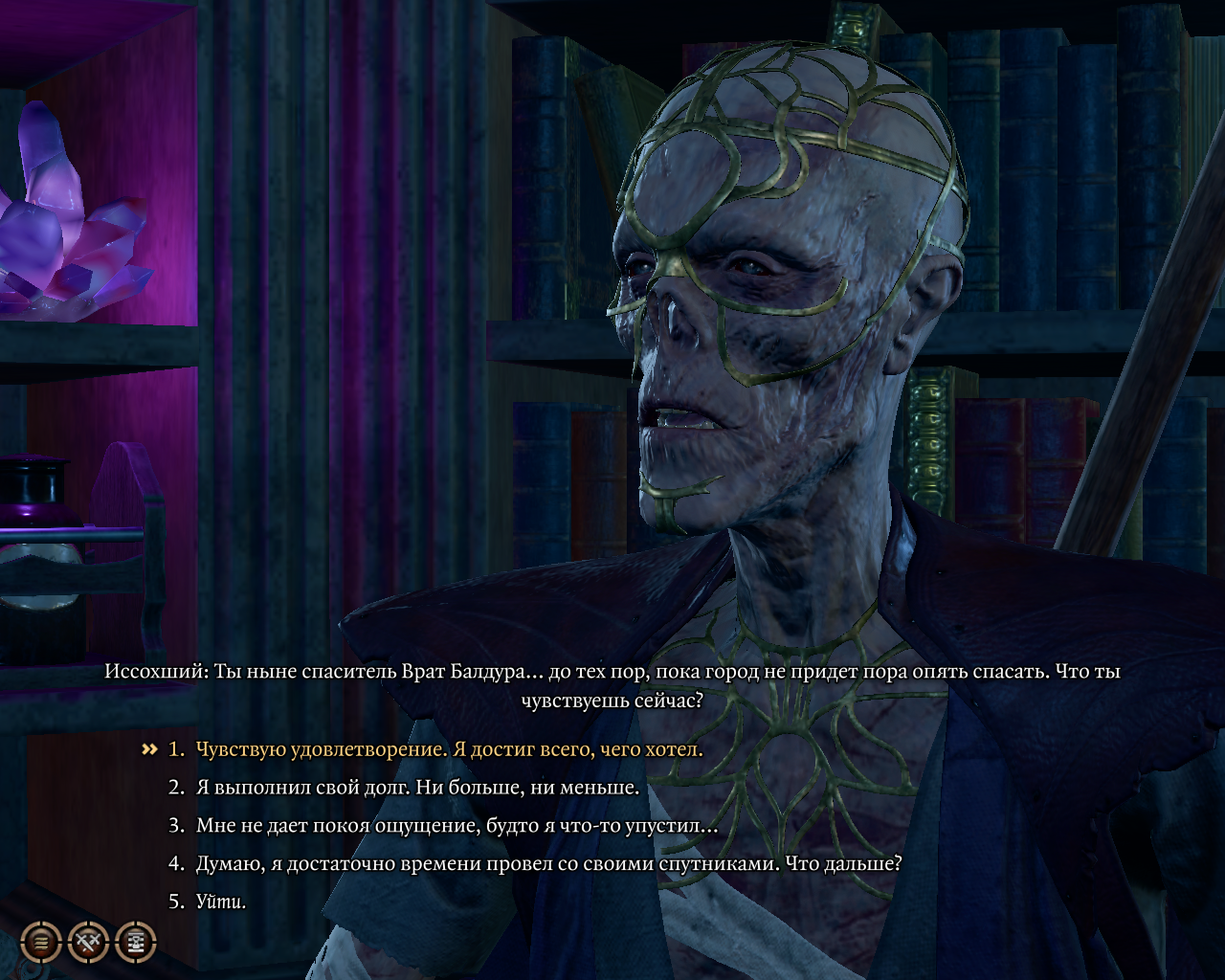Pick reply 3 about having missed something
The height and width of the screenshot is (980, 1225).
(457, 825)
